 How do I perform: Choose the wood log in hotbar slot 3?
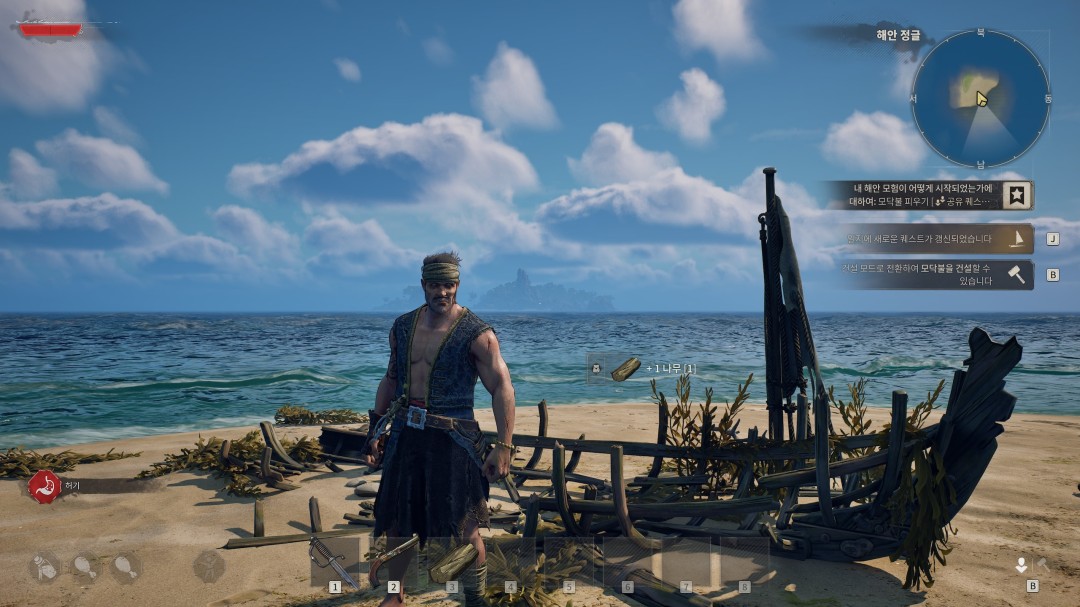(x=452, y=560)
